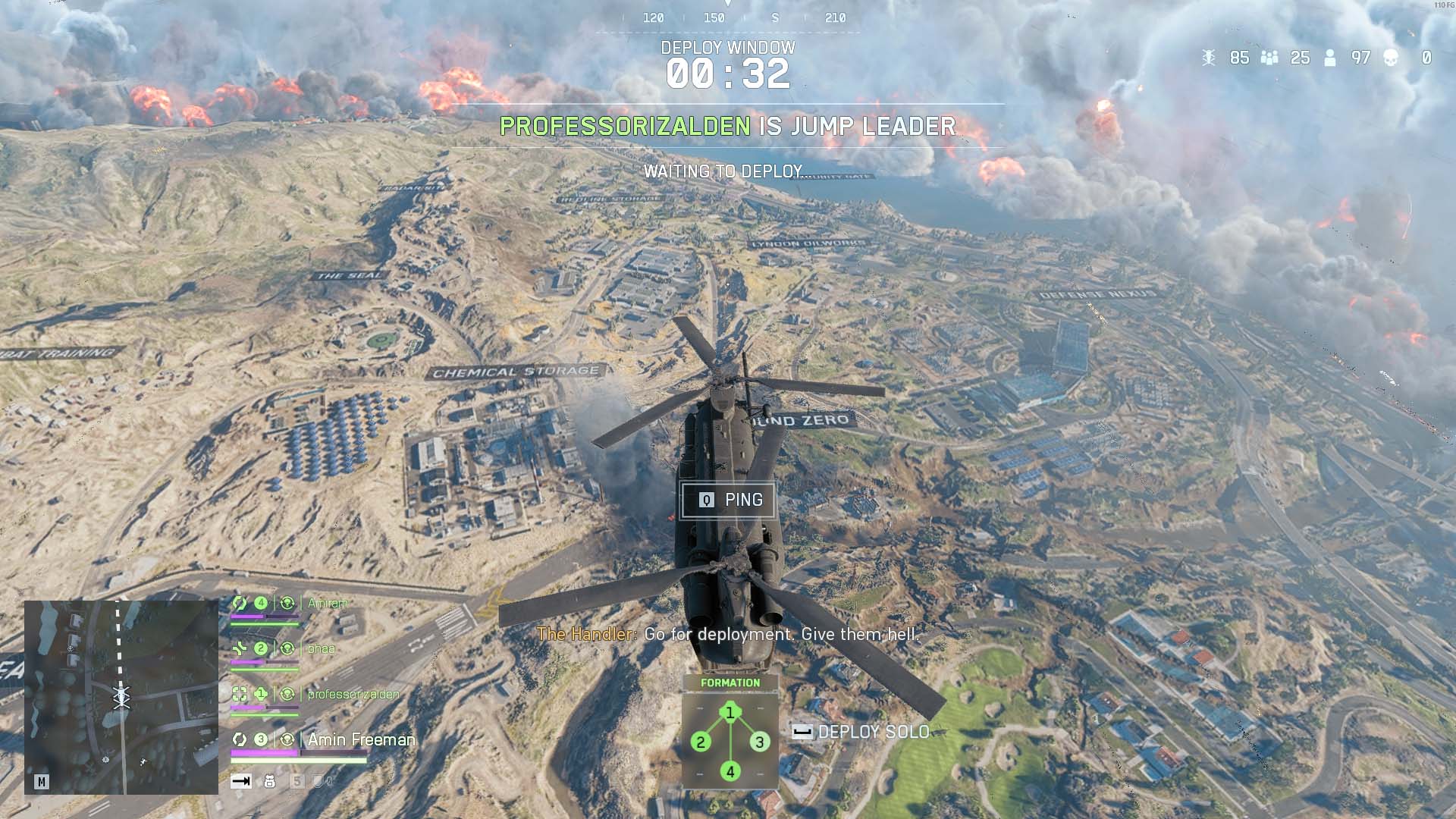
Task: Click Amiram's specialist class icon
Action: pyautogui.click(x=240, y=604)
